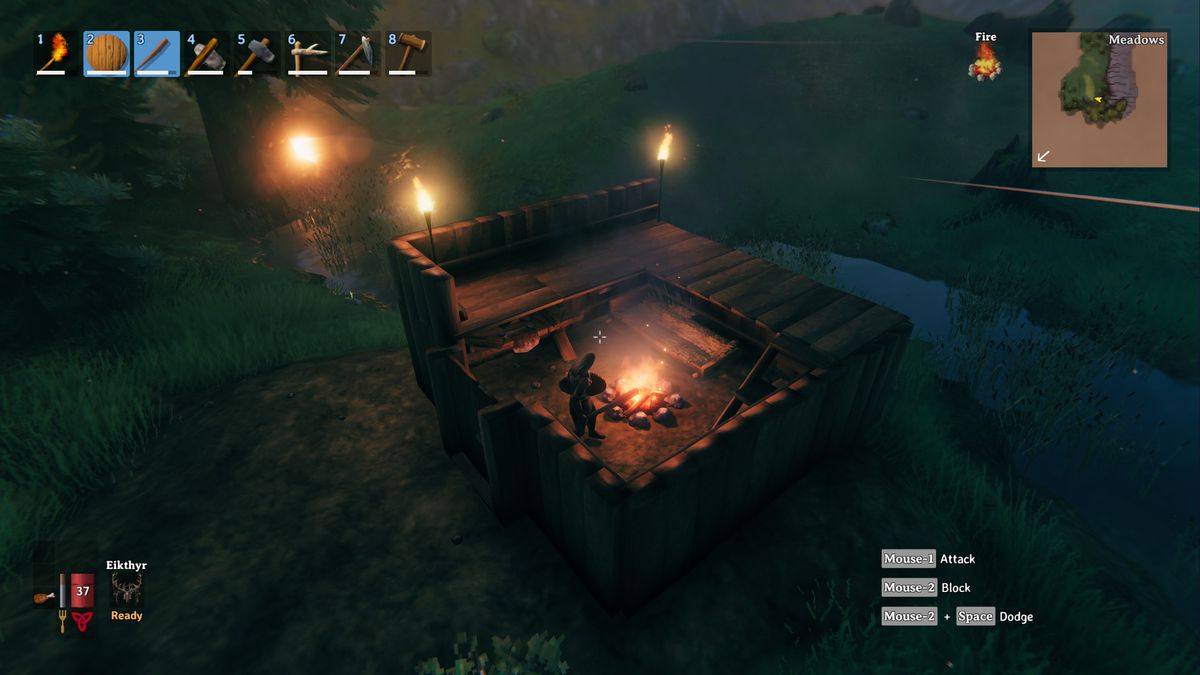
Task: Pick the stone-headed hammer in slot 5
Action: click(x=257, y=54)
